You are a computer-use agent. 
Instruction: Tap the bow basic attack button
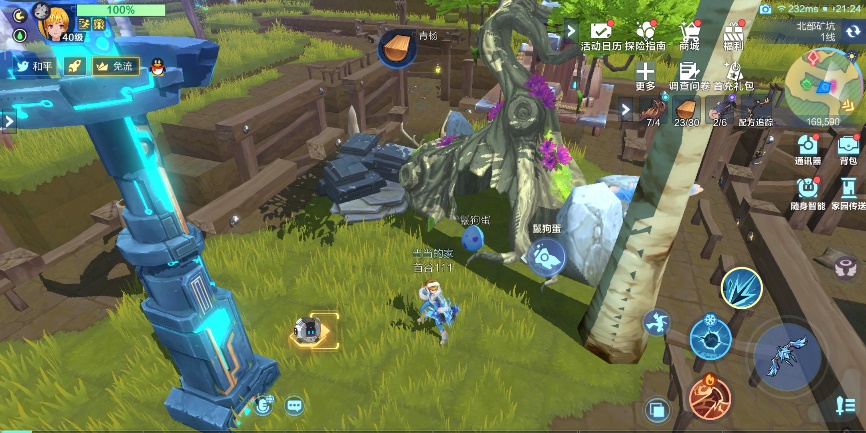(787, 357)
